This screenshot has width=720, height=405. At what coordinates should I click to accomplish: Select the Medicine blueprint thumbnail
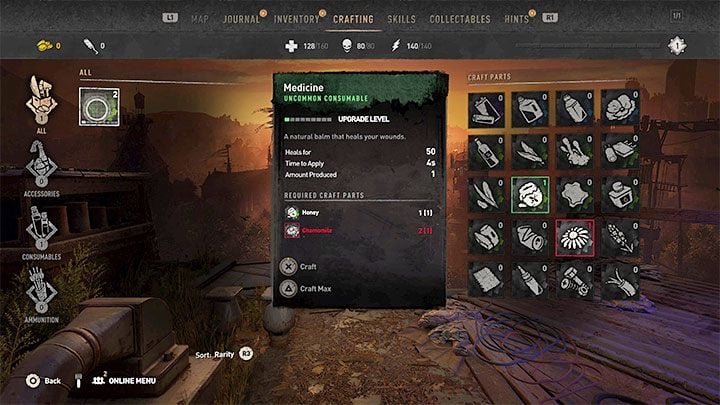[97, 109]
